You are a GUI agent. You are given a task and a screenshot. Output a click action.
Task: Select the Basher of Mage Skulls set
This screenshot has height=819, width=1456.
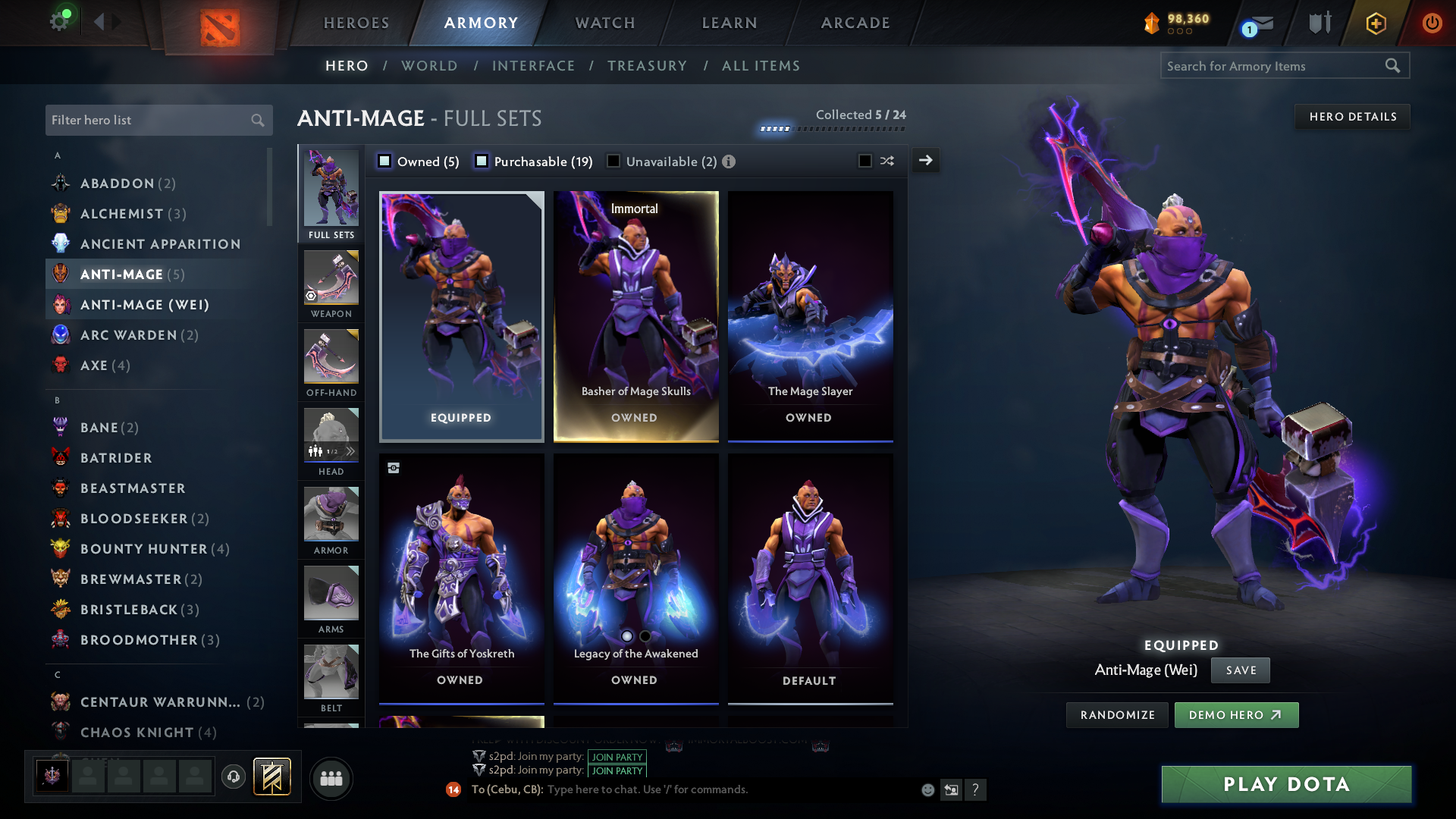coord(635,316)
